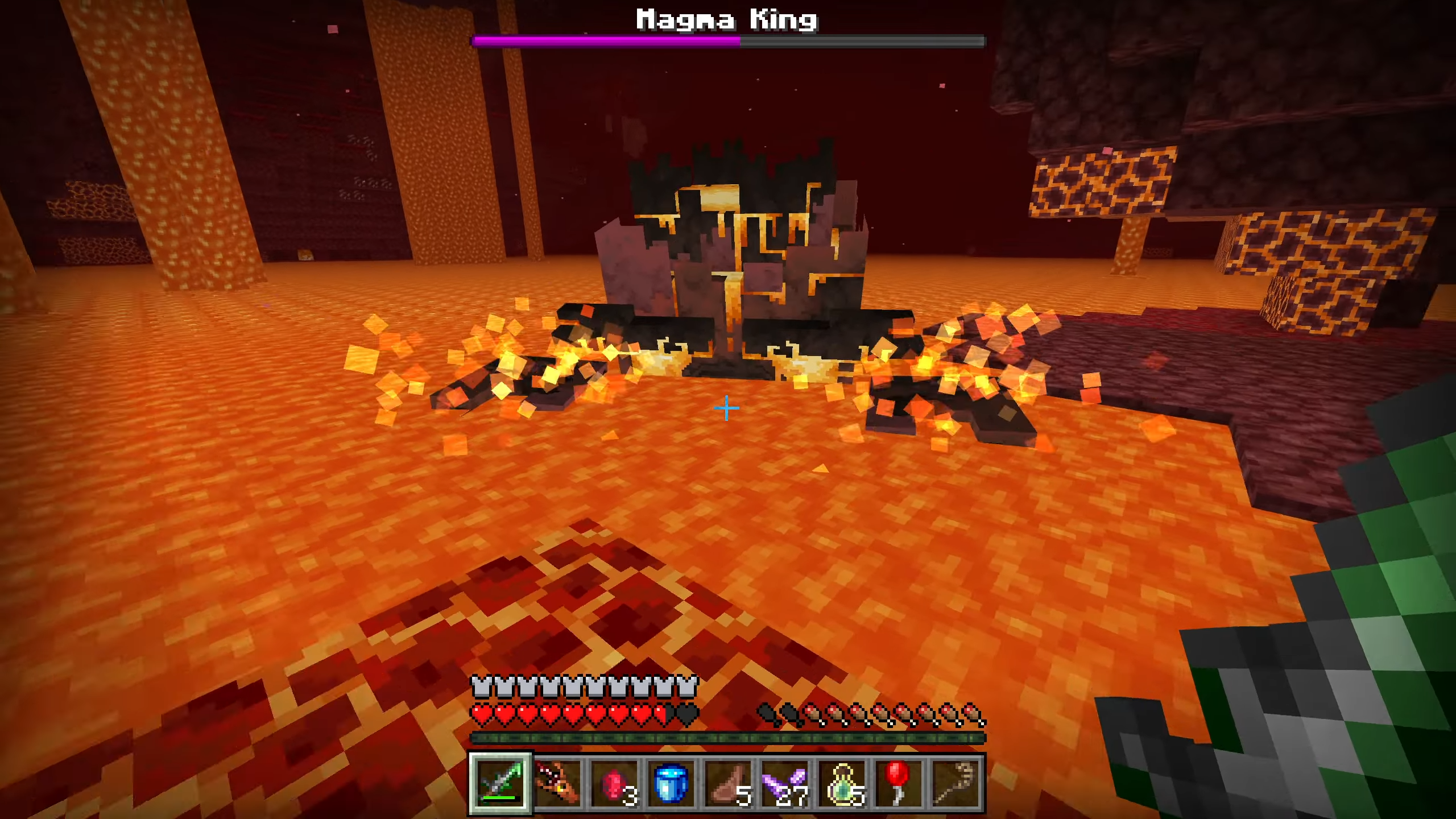Select the purple amethyst shards slot
Image resolution: width=1456 pixels, height=819 pixels.
pyautogui.click(x=785, y=784)
